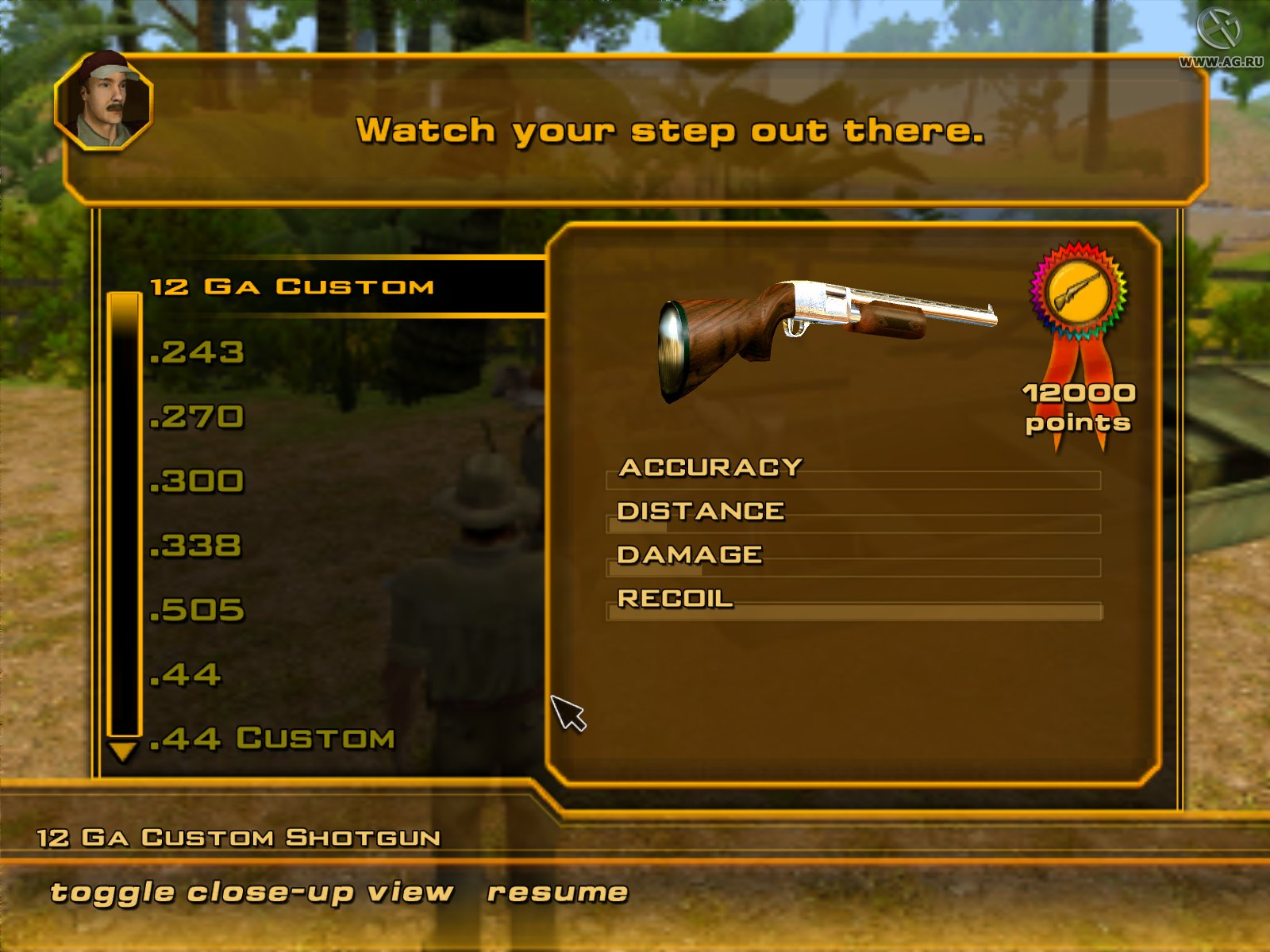Select the .505 caliber option
Screen dimensions: 1270x952
[198, 609]
